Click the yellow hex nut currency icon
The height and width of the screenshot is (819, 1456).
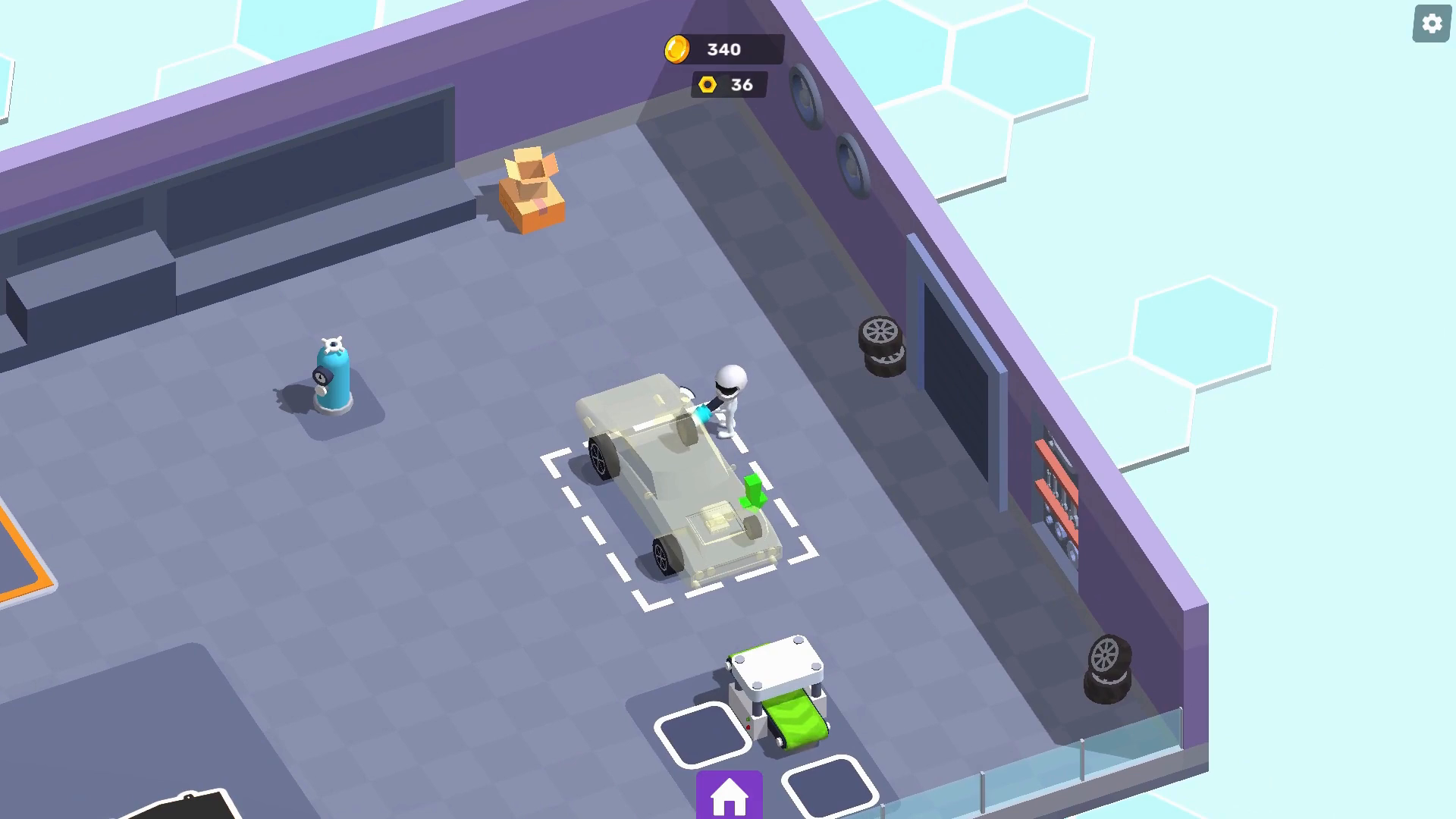coord(707,84)
